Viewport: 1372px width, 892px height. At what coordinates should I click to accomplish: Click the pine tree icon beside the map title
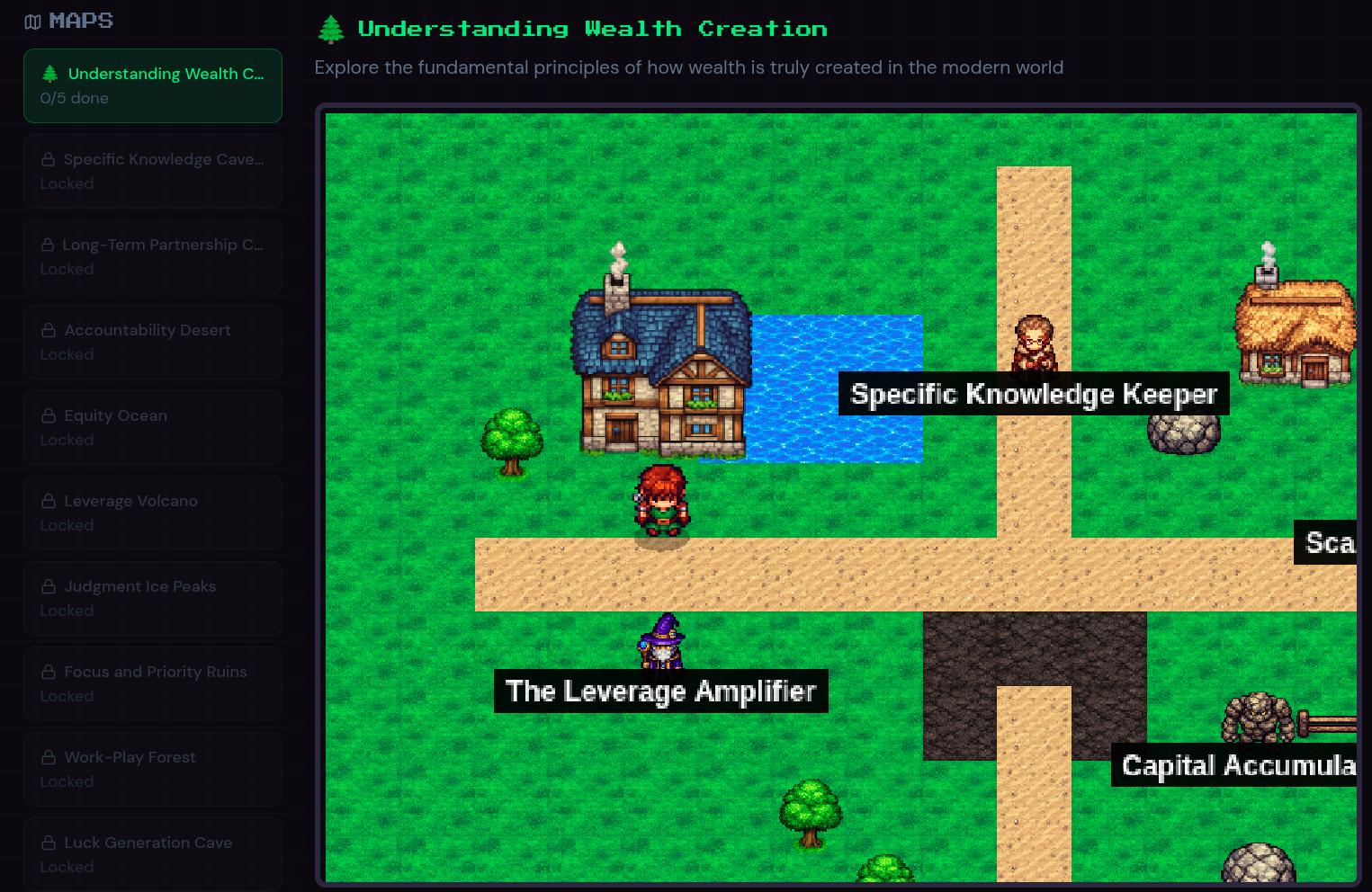[x=330, y=28]
